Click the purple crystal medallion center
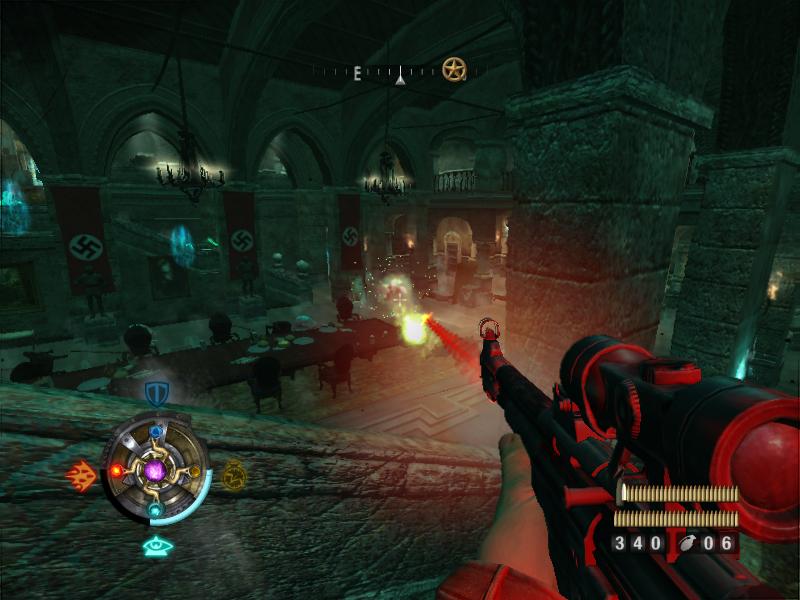The image size is (800, 600). tap(155, 469)
